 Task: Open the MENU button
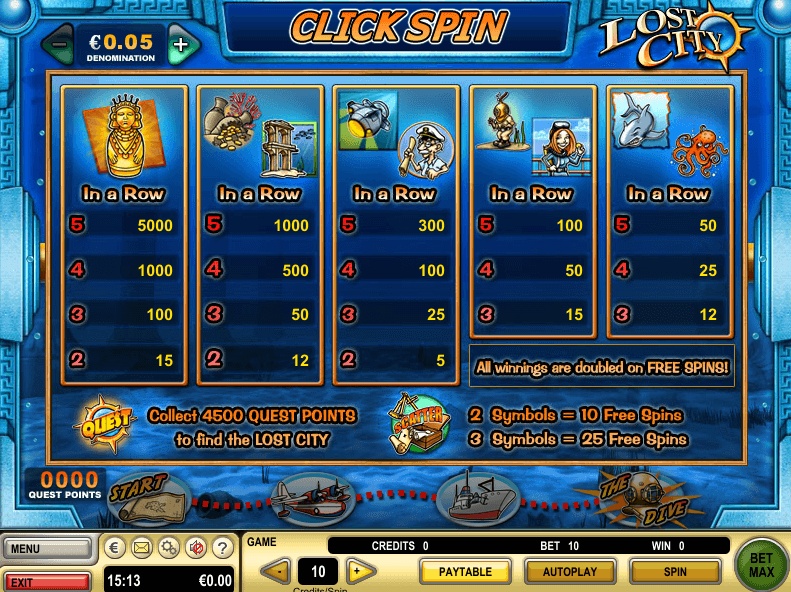(x=46, y=548)
